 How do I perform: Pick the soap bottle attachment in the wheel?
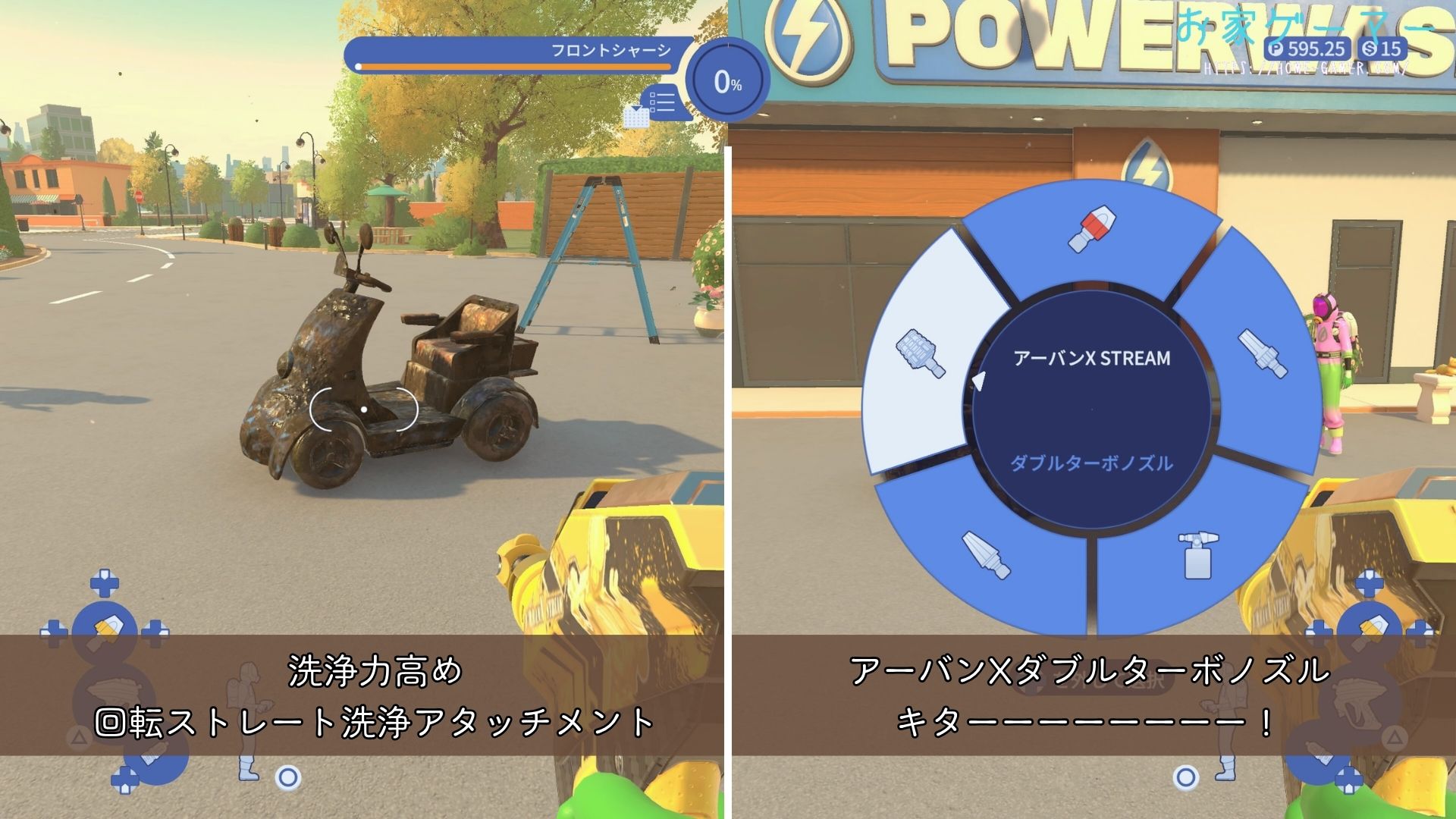tap(1195, 554)
